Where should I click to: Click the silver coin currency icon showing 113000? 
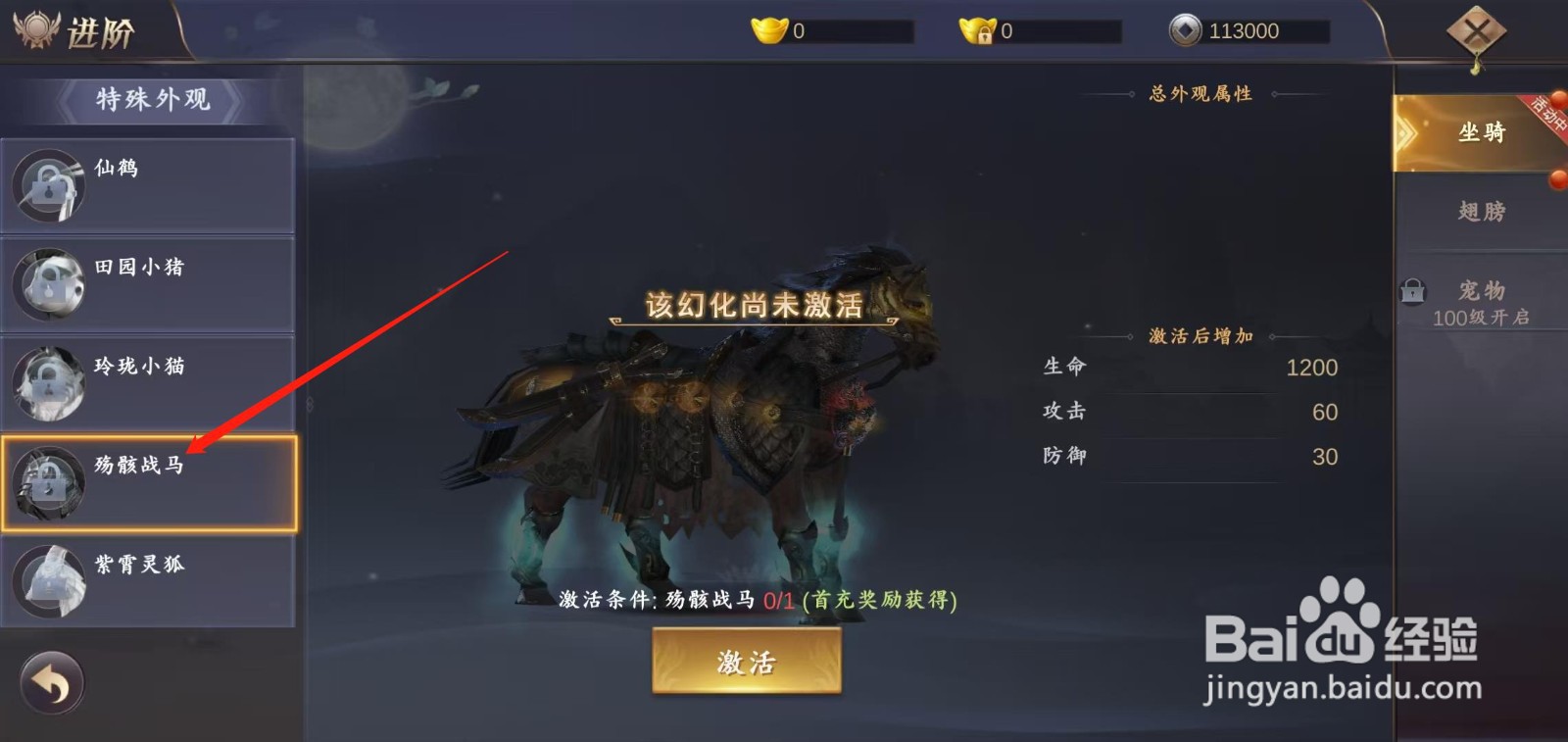[x=1188, y=29]
